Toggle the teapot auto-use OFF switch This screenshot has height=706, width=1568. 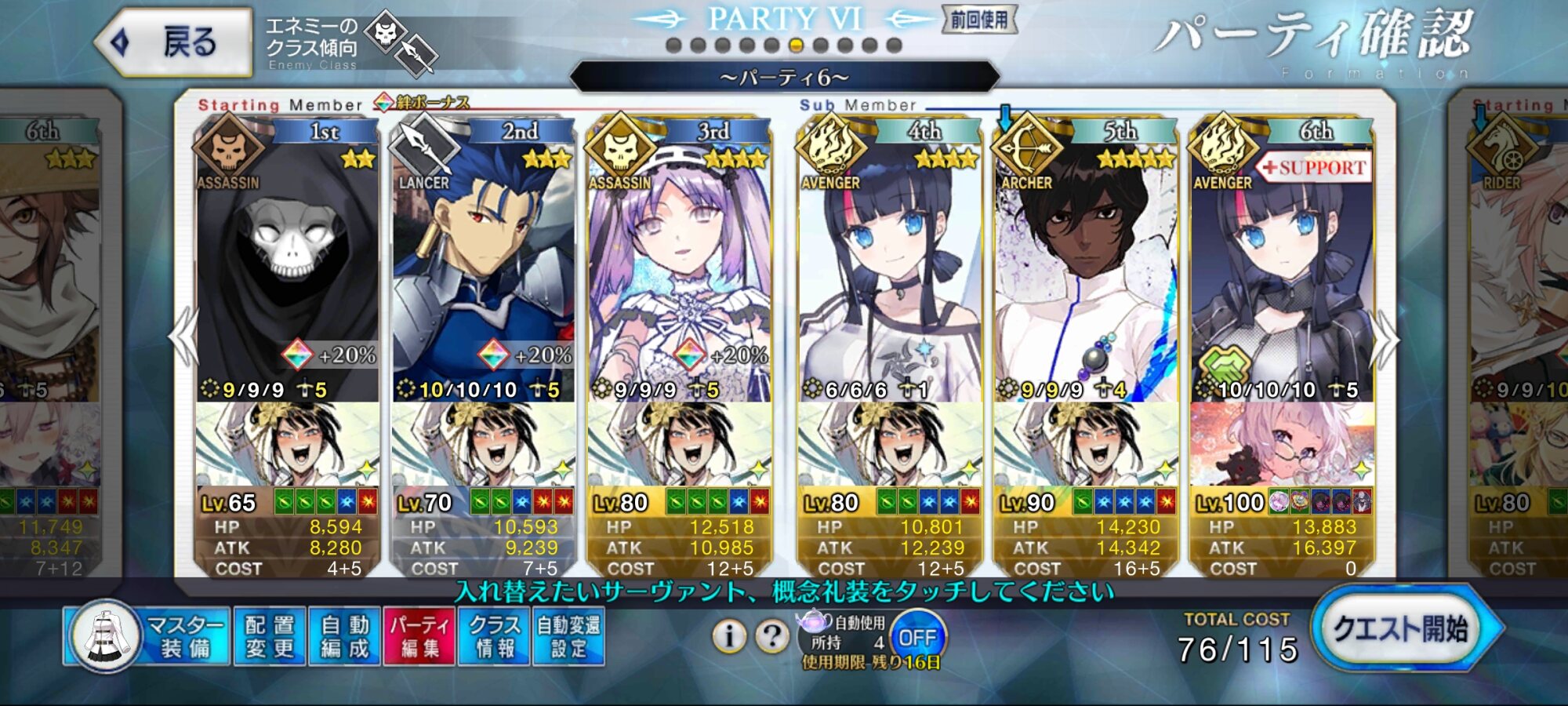(917, 637)
